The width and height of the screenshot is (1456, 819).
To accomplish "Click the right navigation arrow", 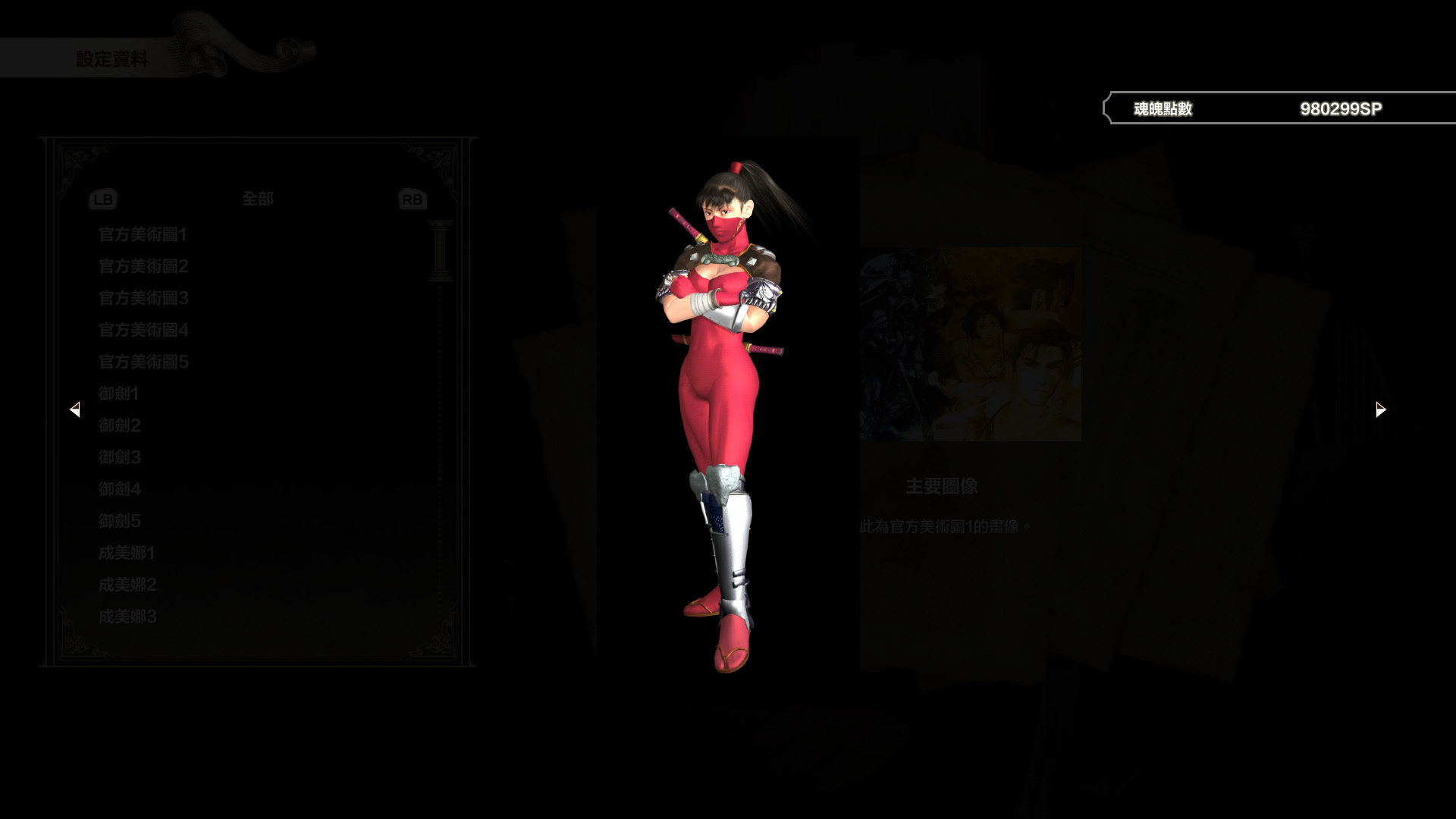I will click(x=1379, y=408).
